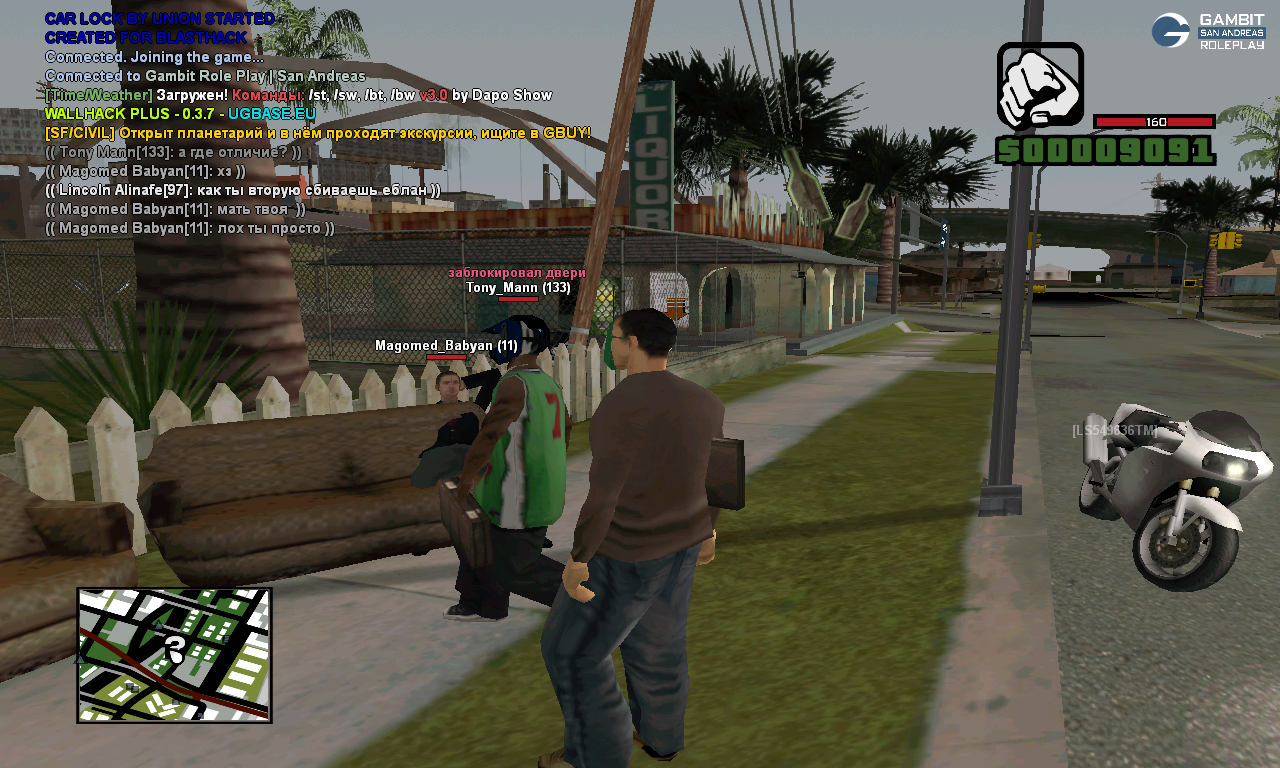
Task: Click the minimap radar
Action: tap(174, 655)
